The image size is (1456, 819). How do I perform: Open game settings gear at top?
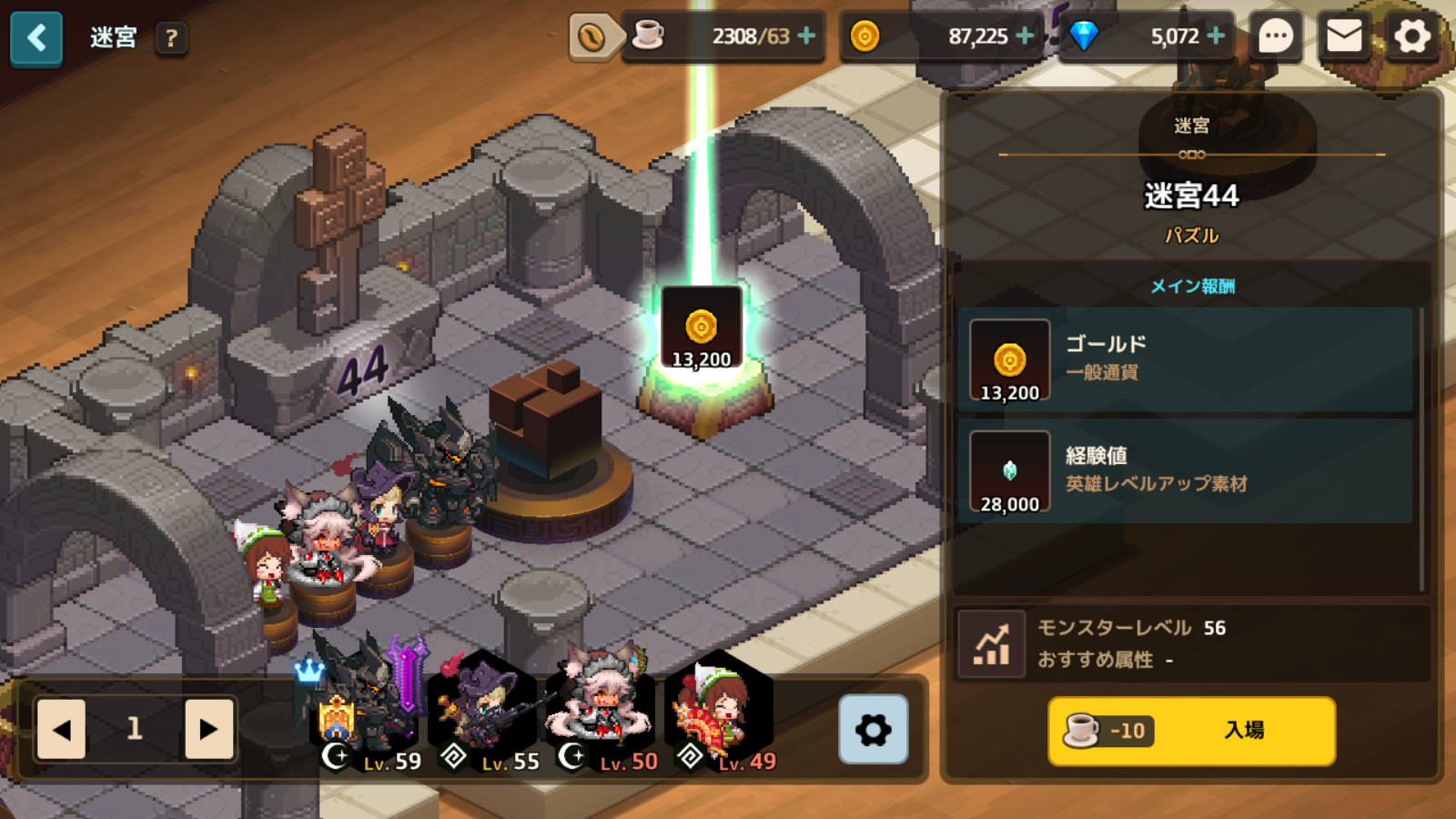pyautogui.click(x=1411, y=37)
